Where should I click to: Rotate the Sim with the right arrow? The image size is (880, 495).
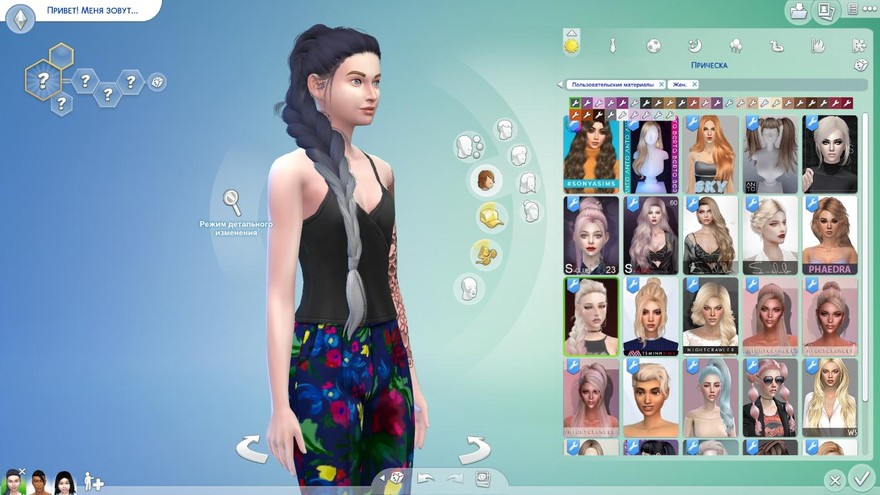(x=474, y=449)
